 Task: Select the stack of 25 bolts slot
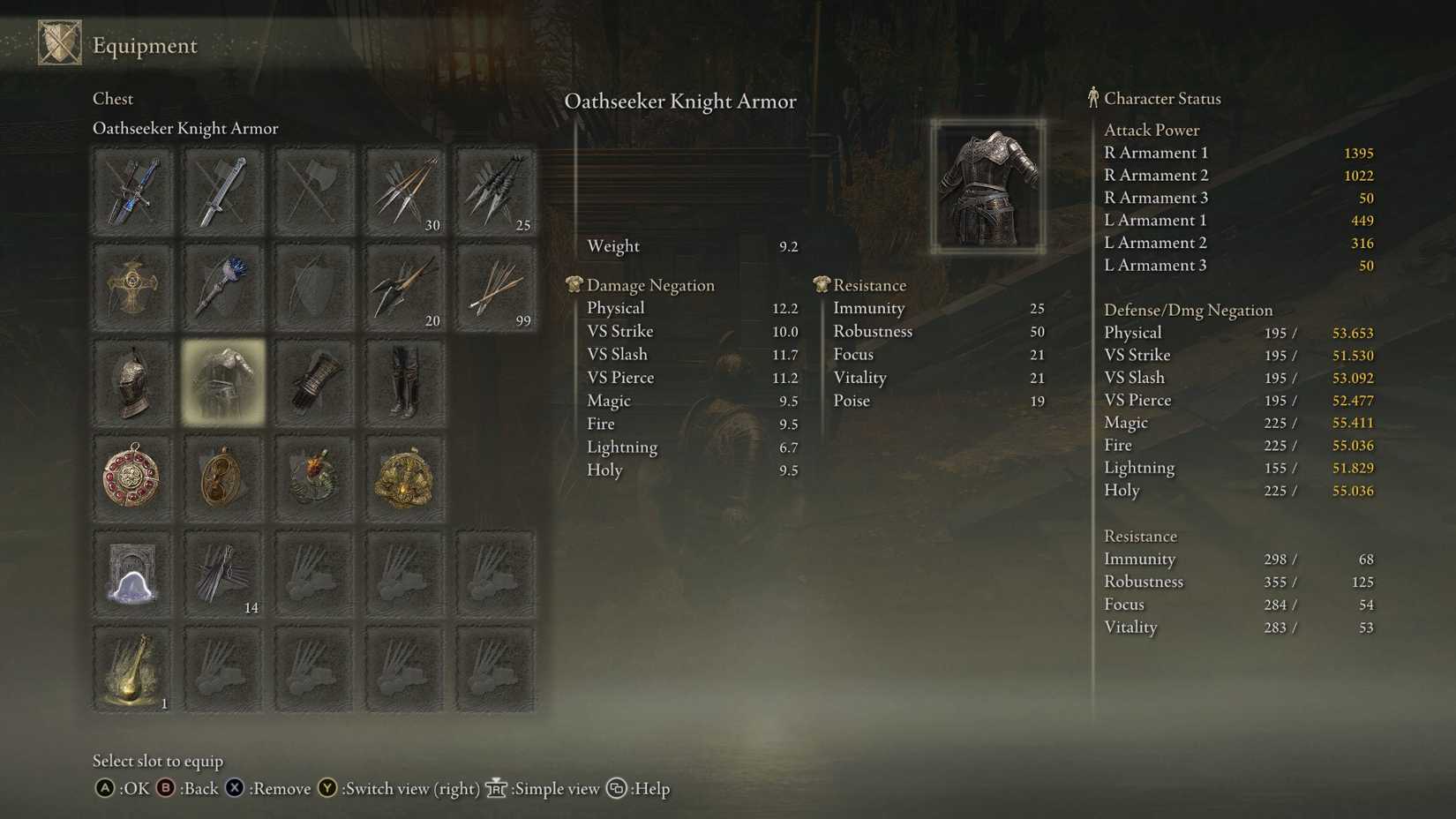click(x=495, y=192)
